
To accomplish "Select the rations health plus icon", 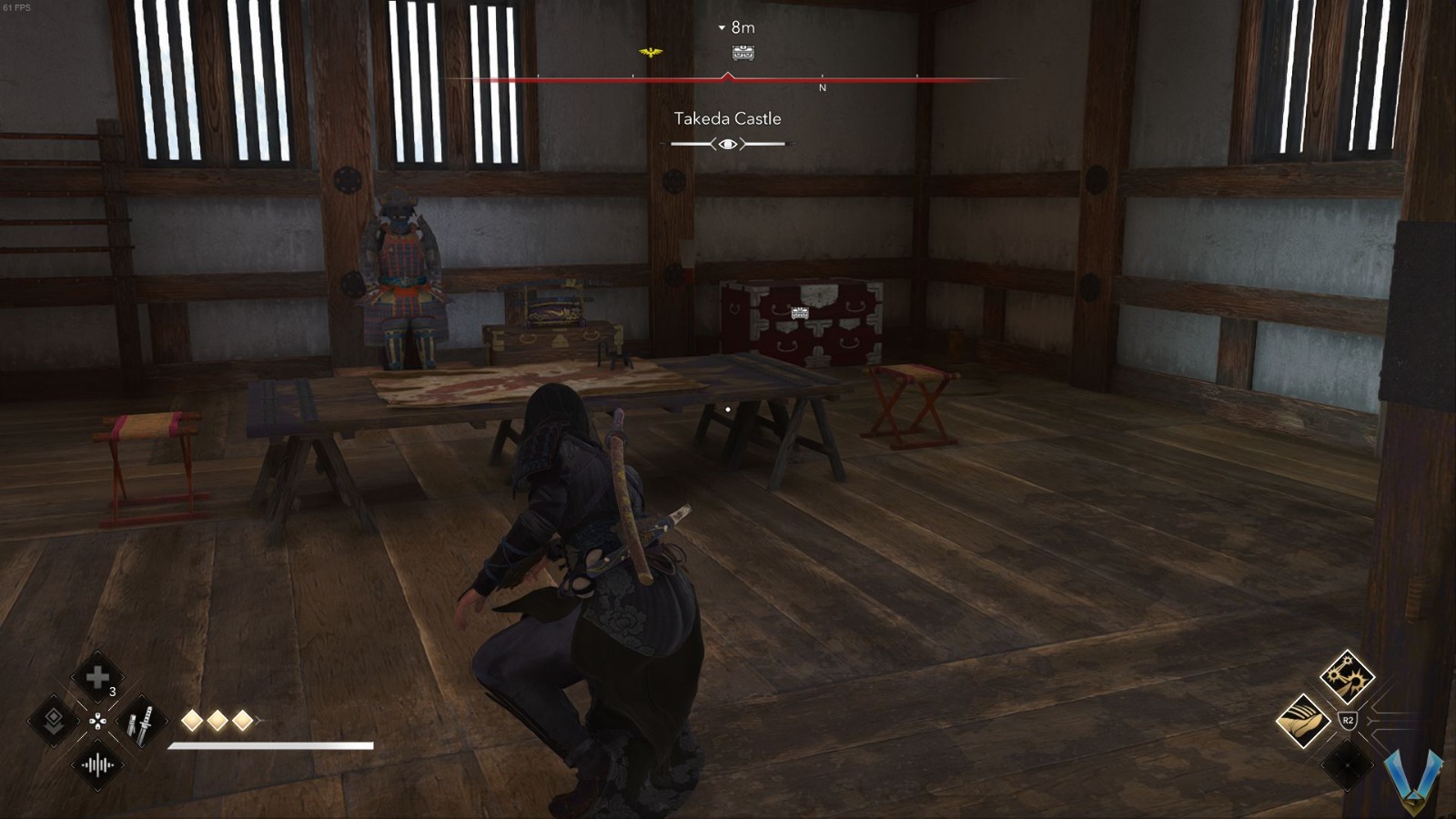I will (97, 677).
